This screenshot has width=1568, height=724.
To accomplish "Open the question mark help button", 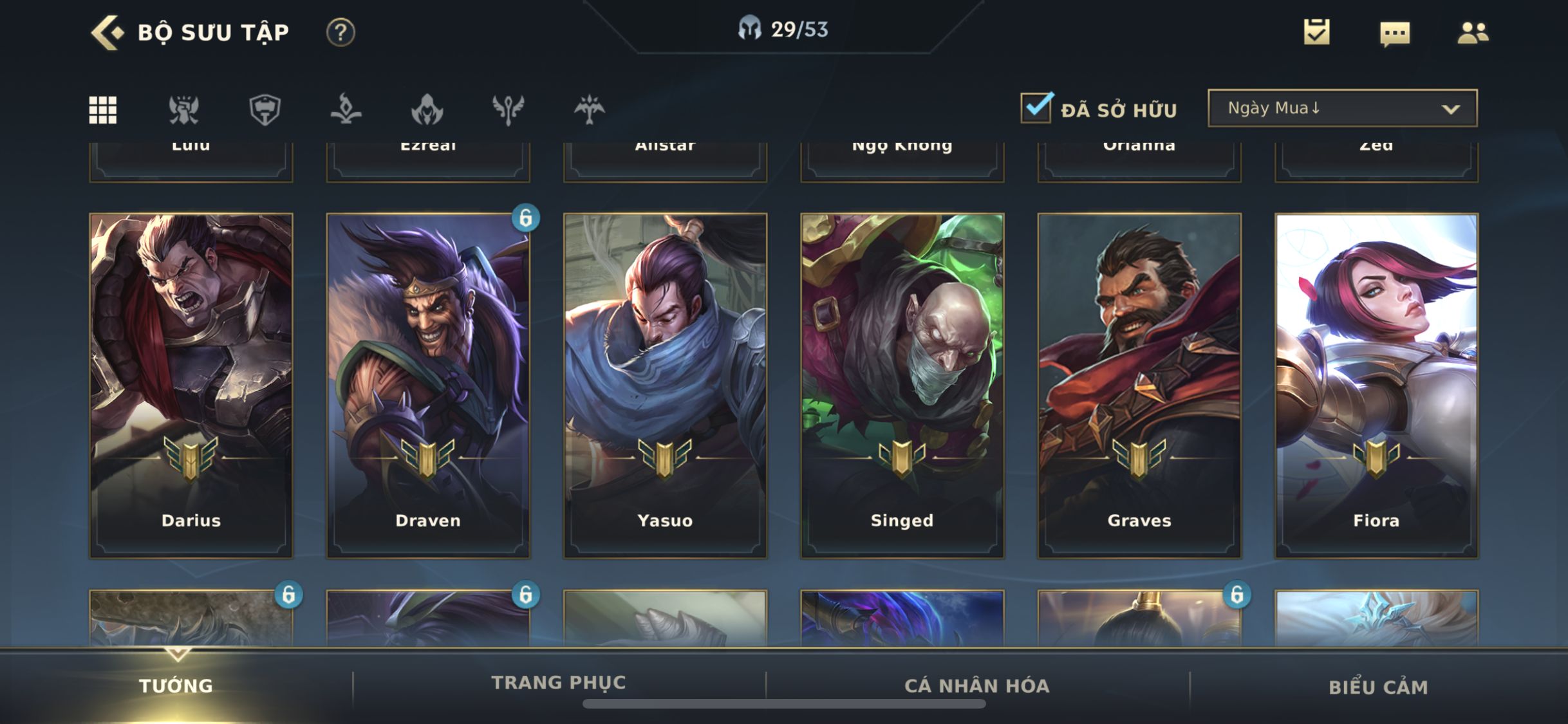I will coord(341,32).
